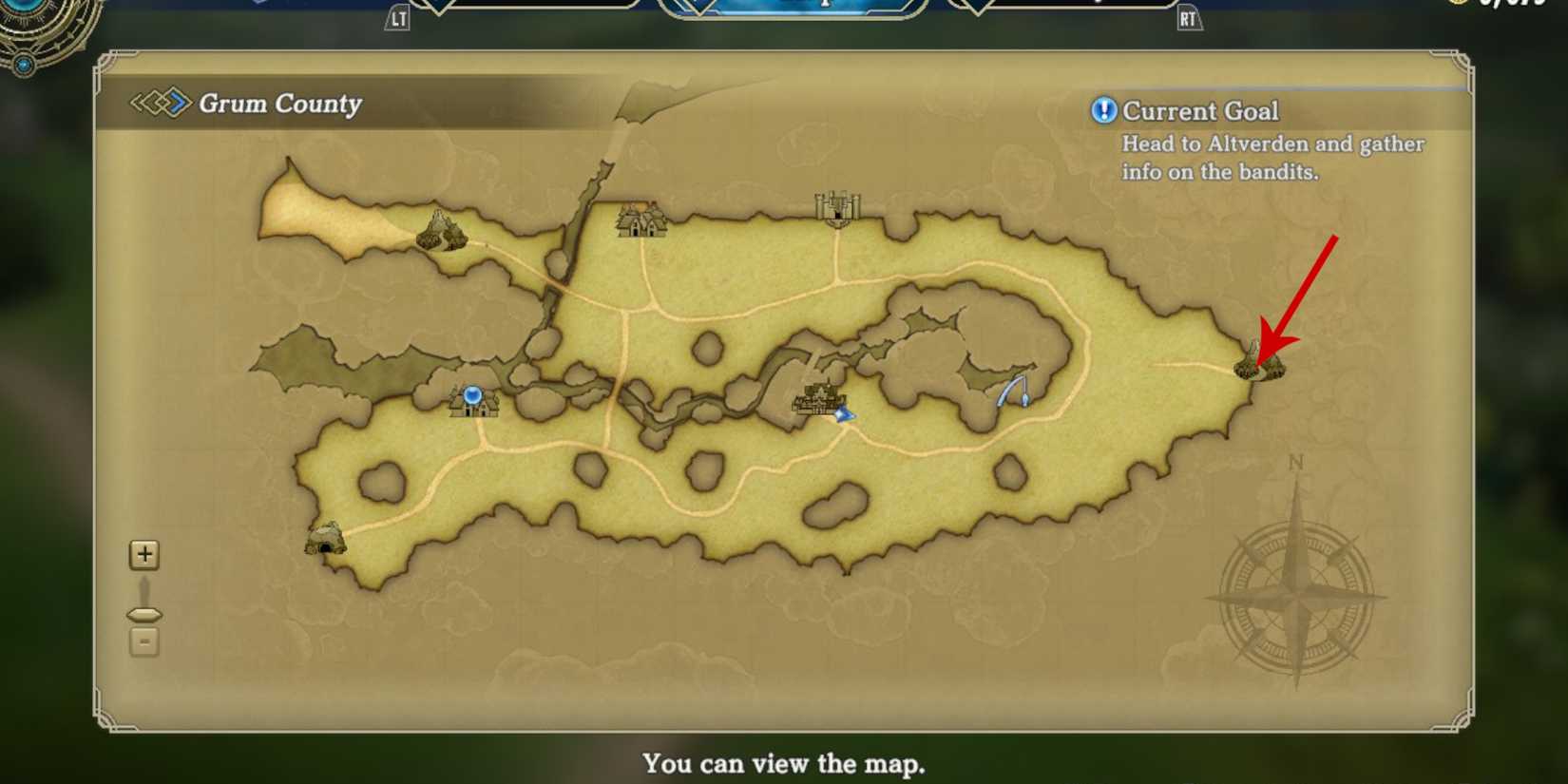The height and width of the screenshot is (784, 1568).
Task: Select the blue player position marker
Action: tap(842, 413)
